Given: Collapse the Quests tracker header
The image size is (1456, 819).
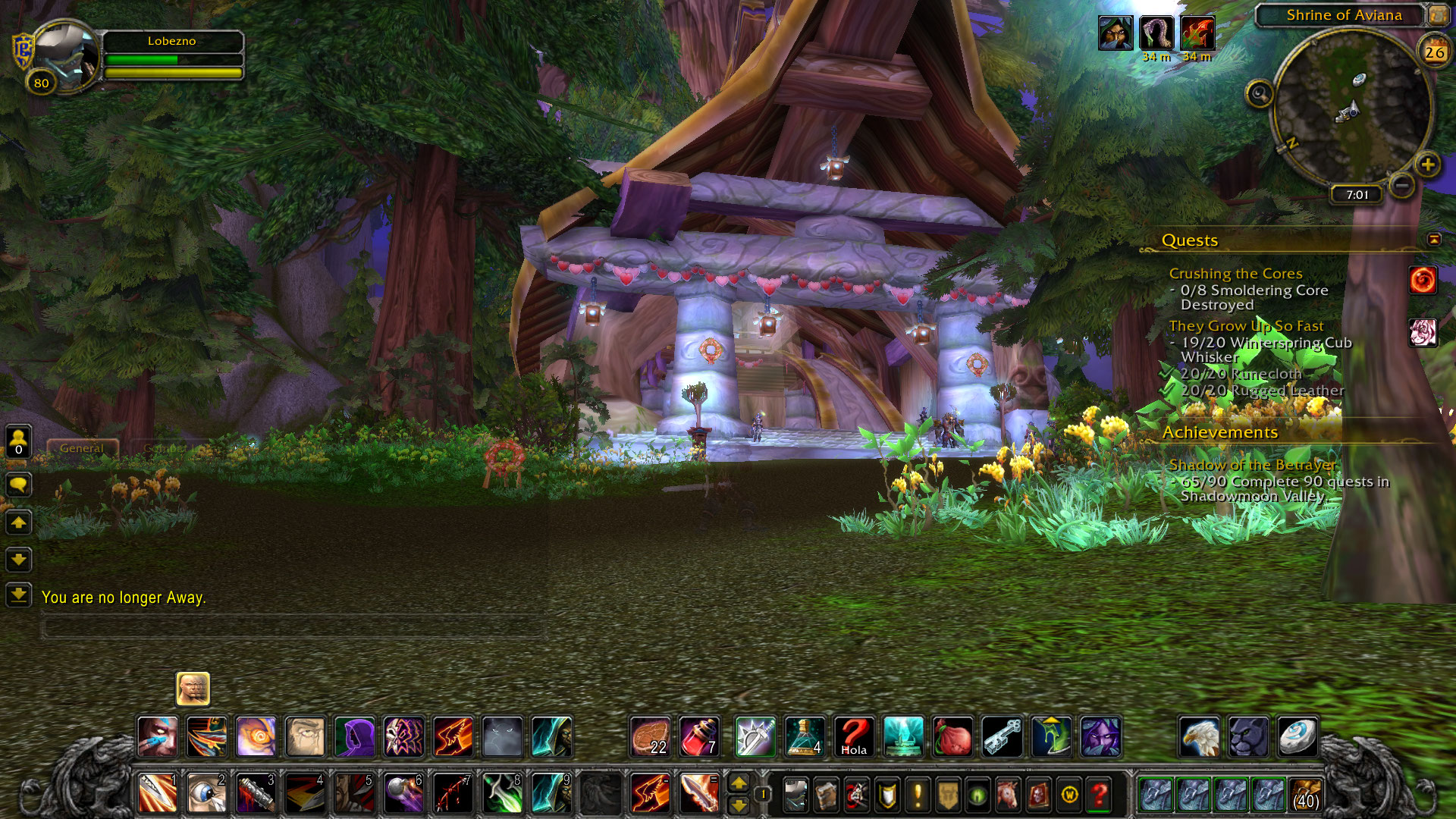Looking at the screenshot, I should tap(1433, 240).
